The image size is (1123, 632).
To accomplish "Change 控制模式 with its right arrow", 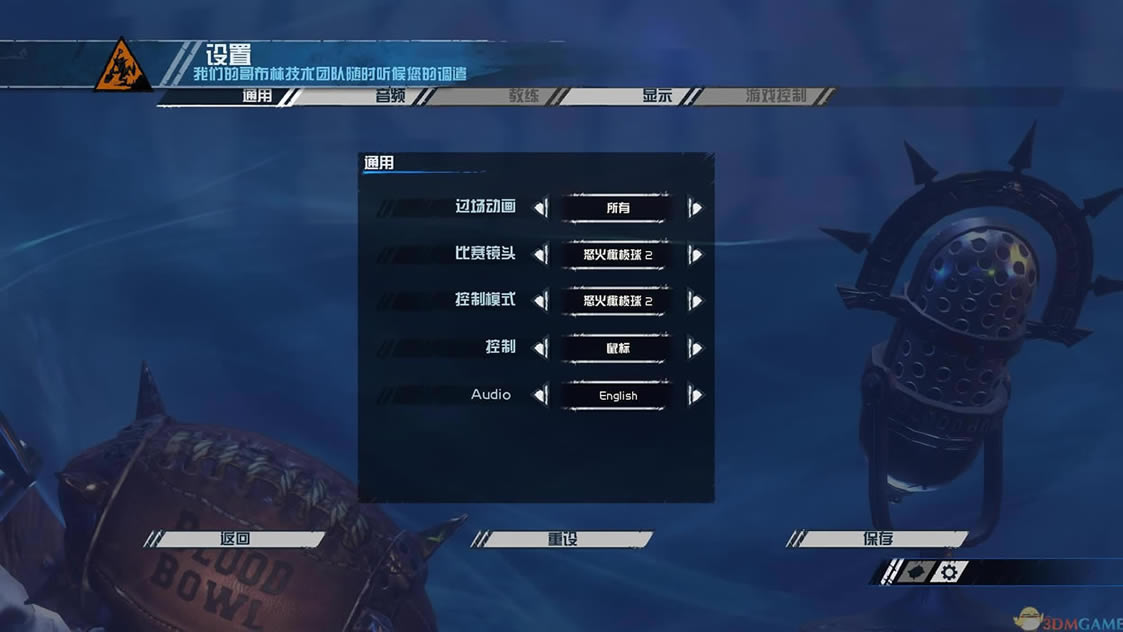I will 695,301.
